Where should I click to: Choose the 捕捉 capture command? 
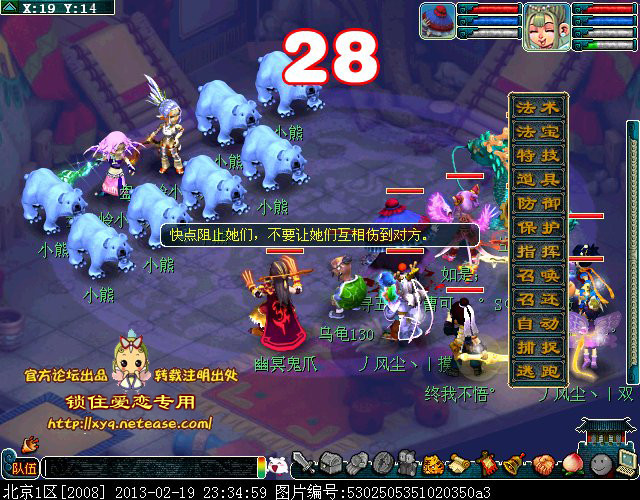(538, 347)
